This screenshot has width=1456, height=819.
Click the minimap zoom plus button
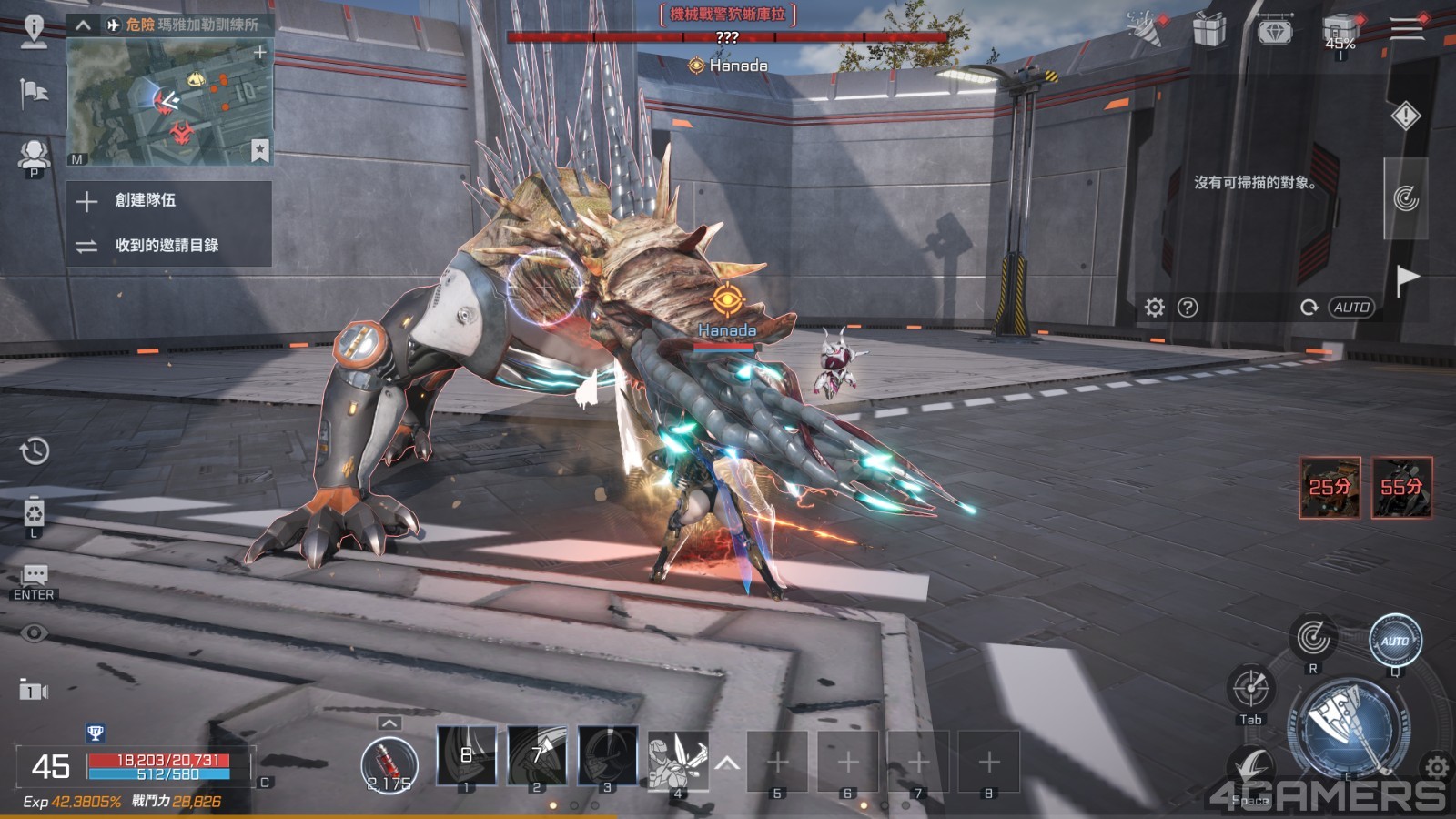[x=260, y=53]
